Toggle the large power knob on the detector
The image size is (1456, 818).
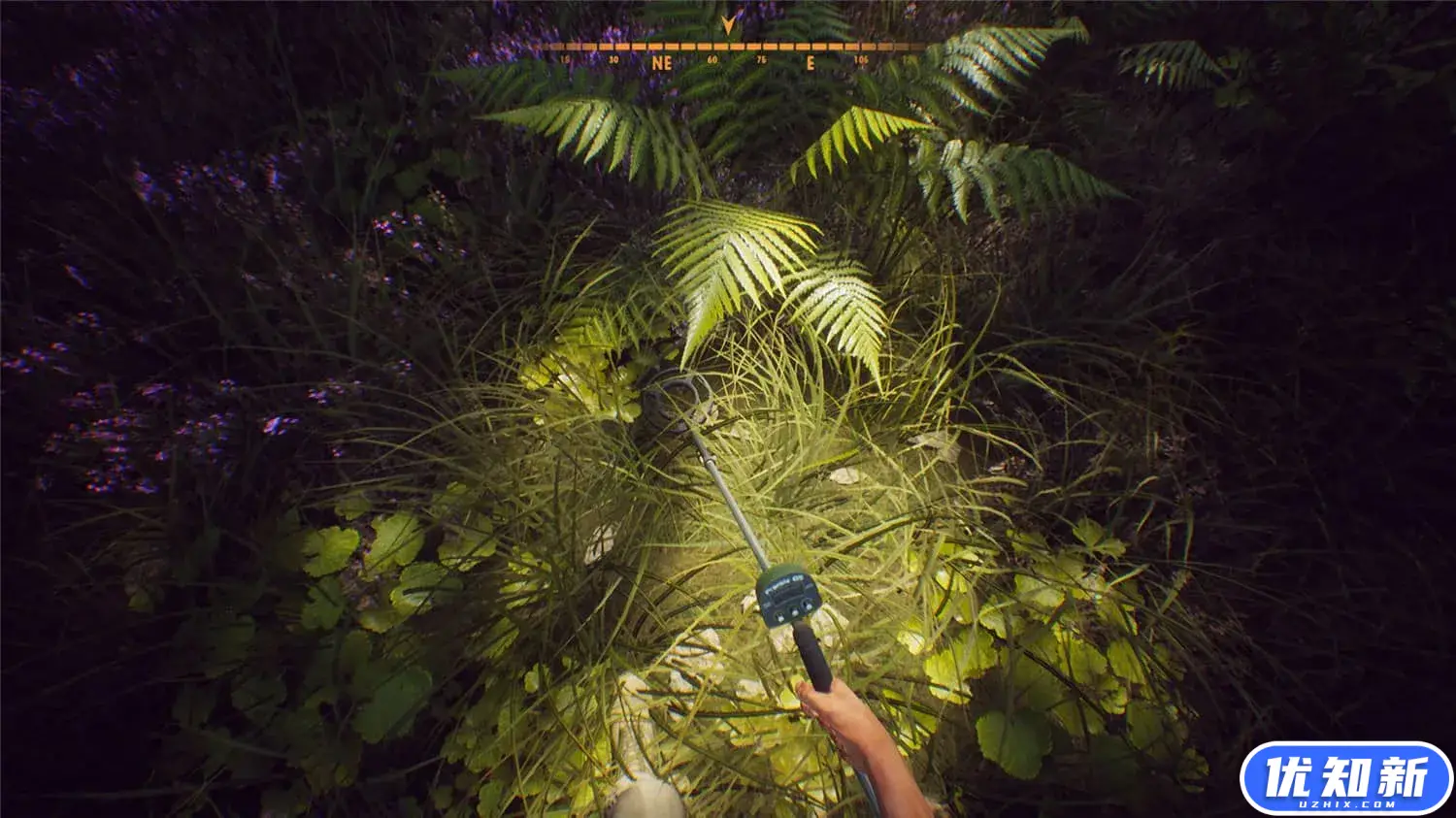pyautogui.click(x=807, y=605)
